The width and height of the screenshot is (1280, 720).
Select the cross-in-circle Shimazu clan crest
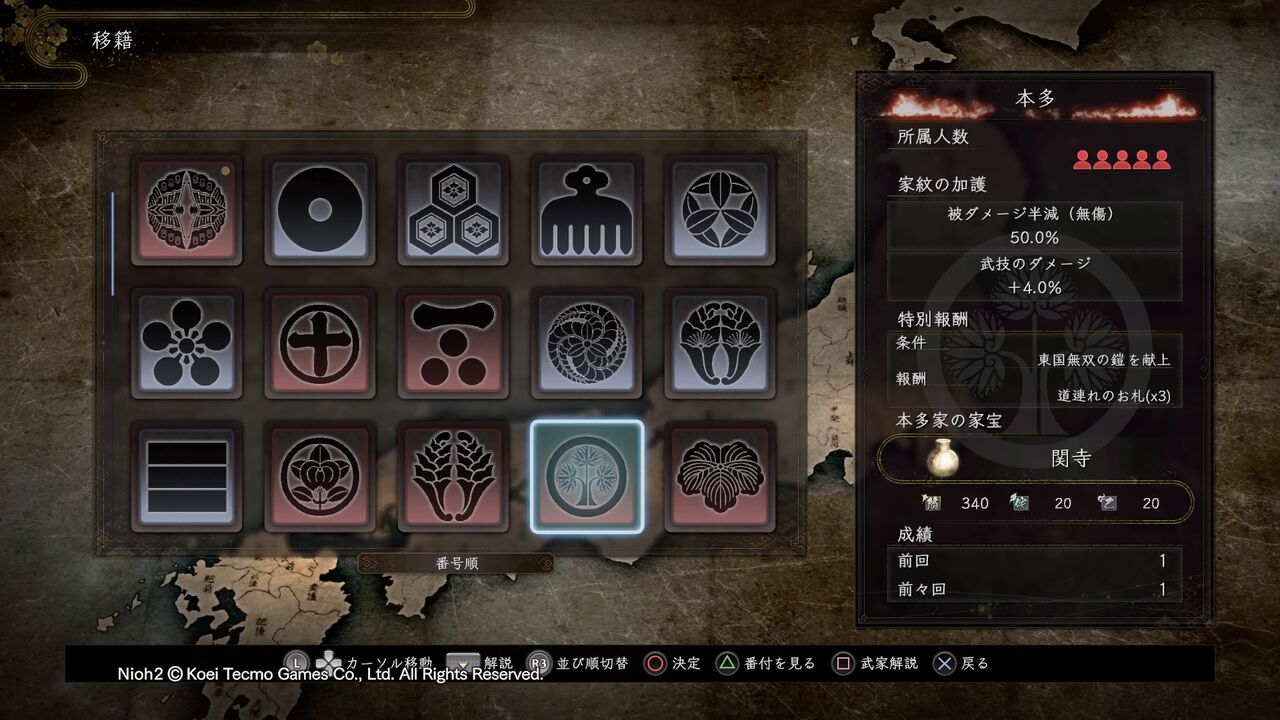click(x=320, y=346)
